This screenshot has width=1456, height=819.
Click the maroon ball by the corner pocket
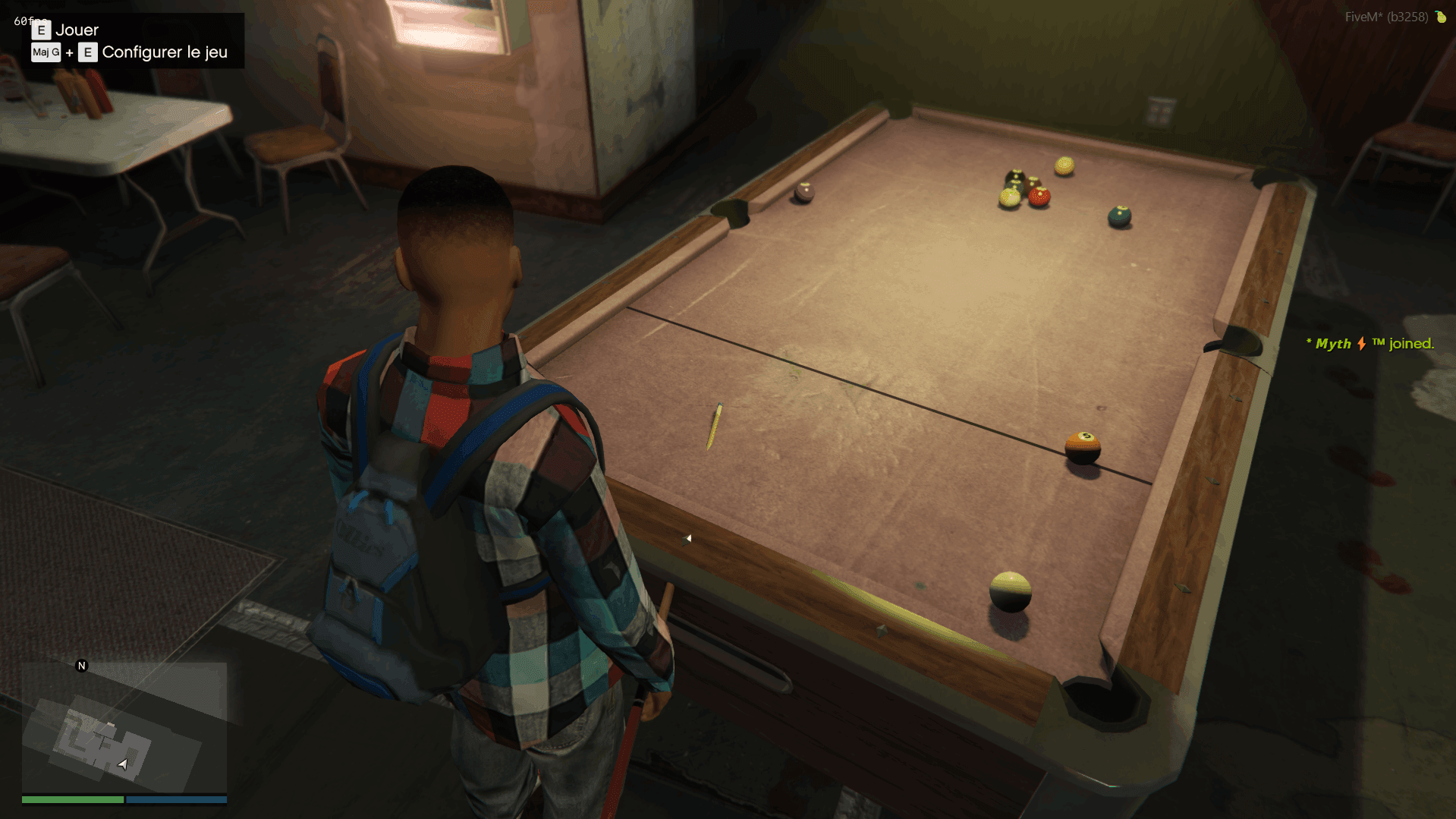(803, 194)
